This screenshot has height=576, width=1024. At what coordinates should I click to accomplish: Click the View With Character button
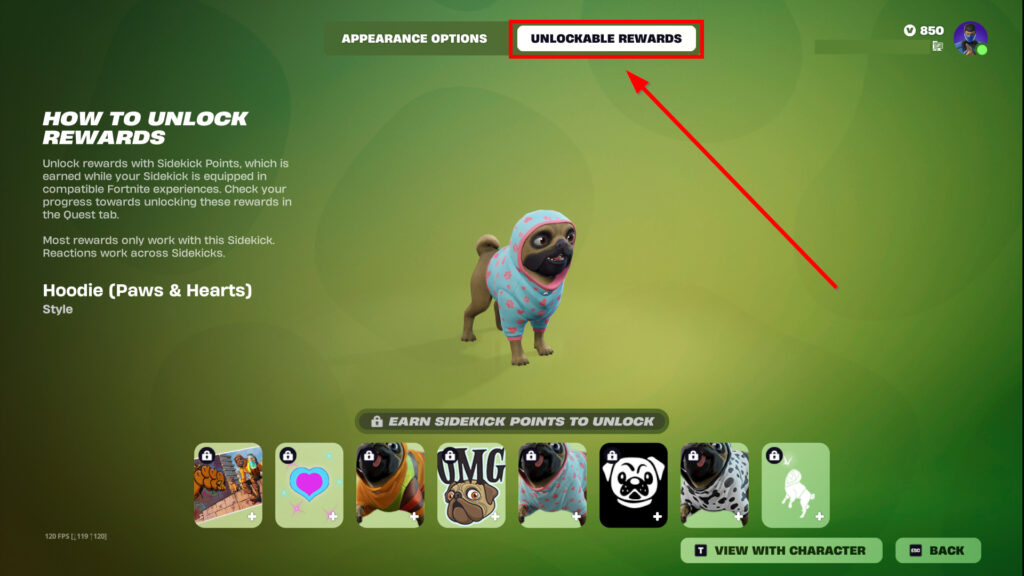tap(781, 550)
